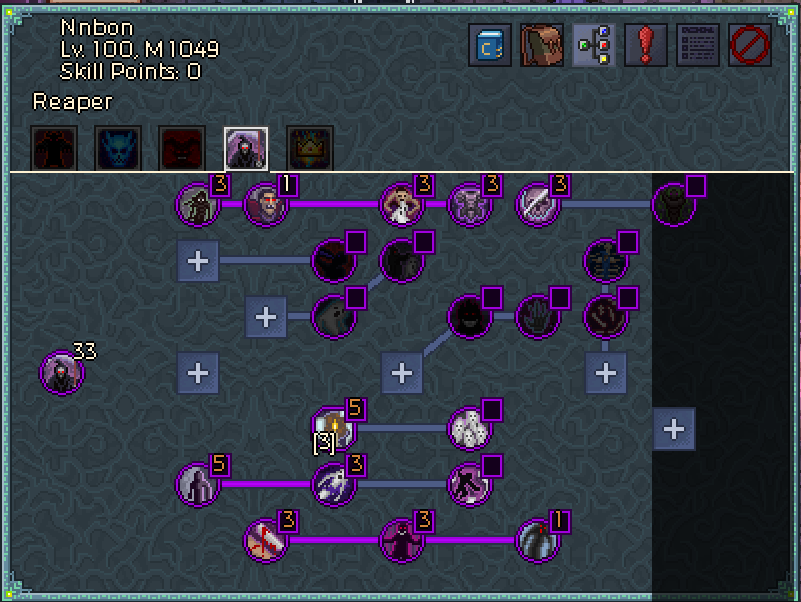Select the slashing blade skill node
801x602 pixels.
pyautogui.click(x=537, y=205)
